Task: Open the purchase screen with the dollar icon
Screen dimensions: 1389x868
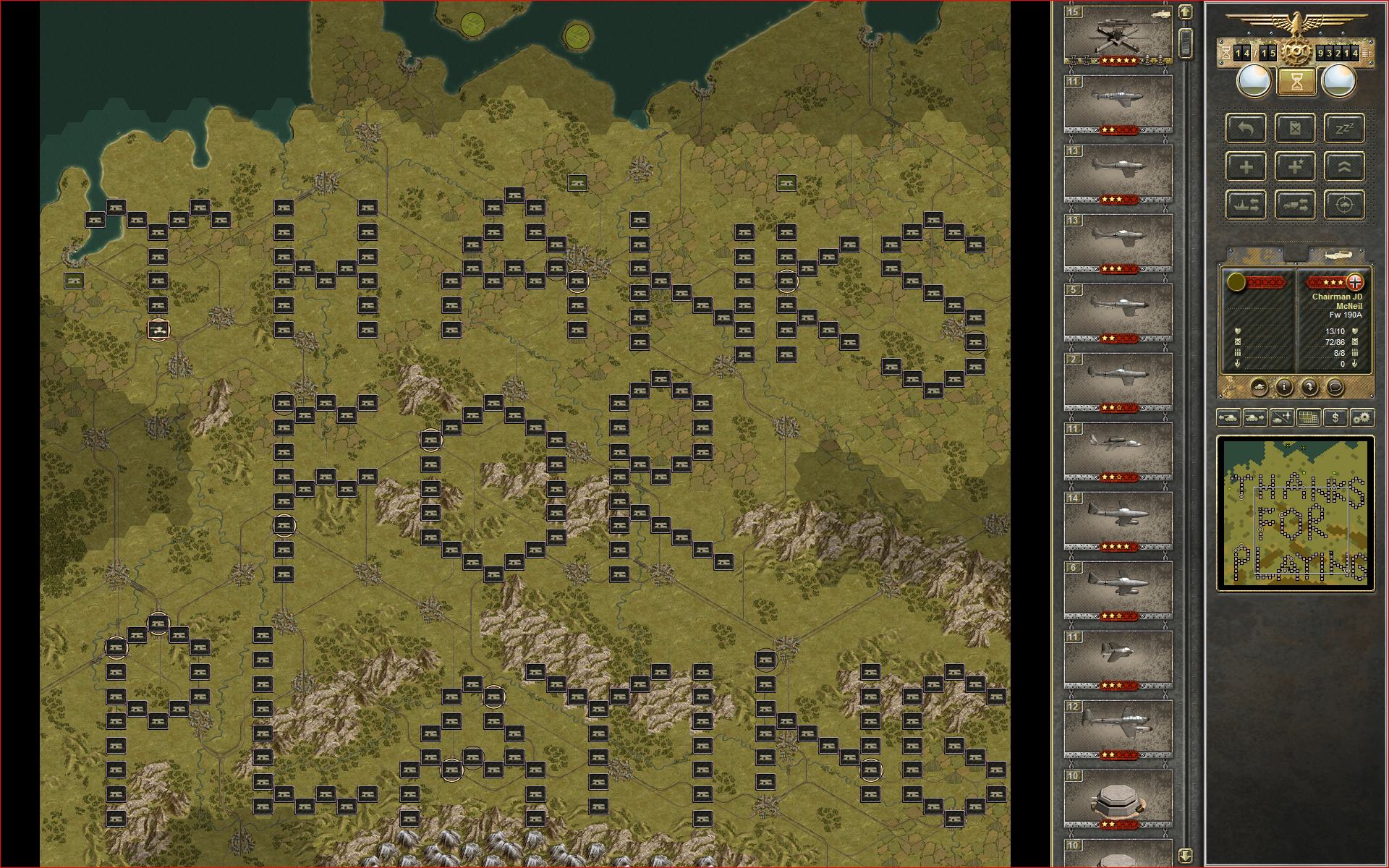Action: [1335, 418]
